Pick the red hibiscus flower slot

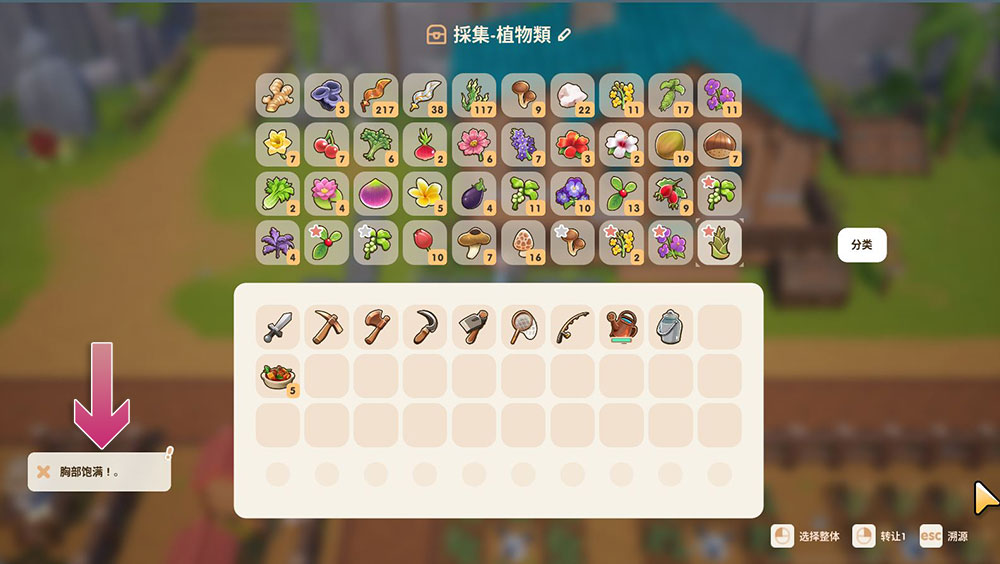[572, 144]
